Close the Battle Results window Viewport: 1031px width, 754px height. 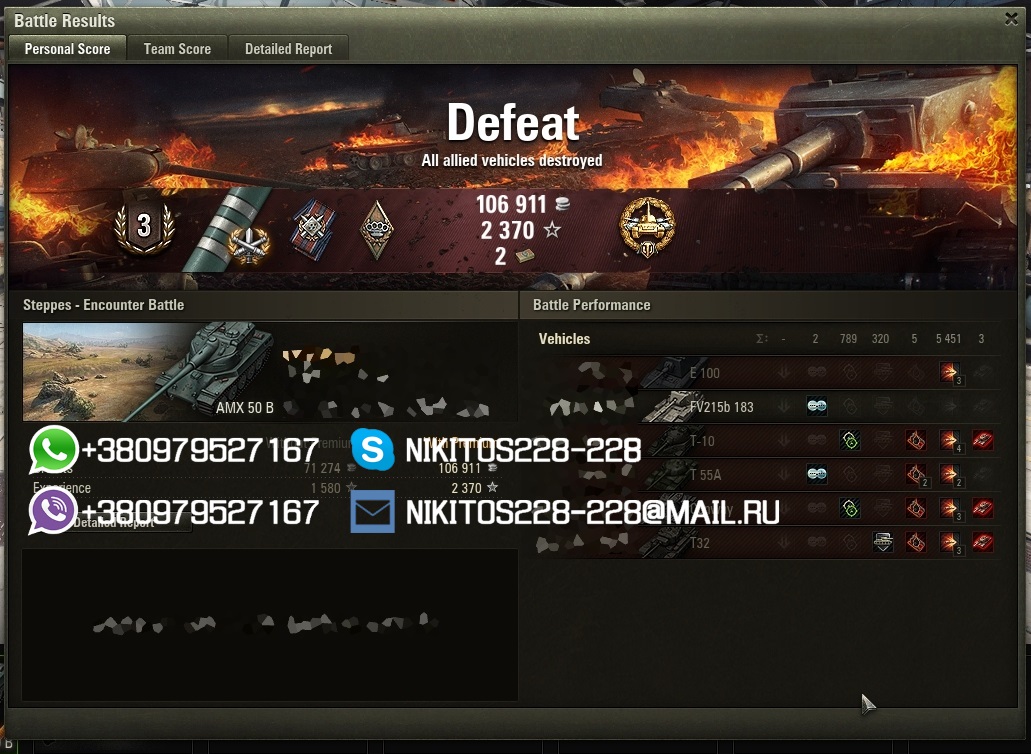pyautogui.click(x=1011, y=19)
